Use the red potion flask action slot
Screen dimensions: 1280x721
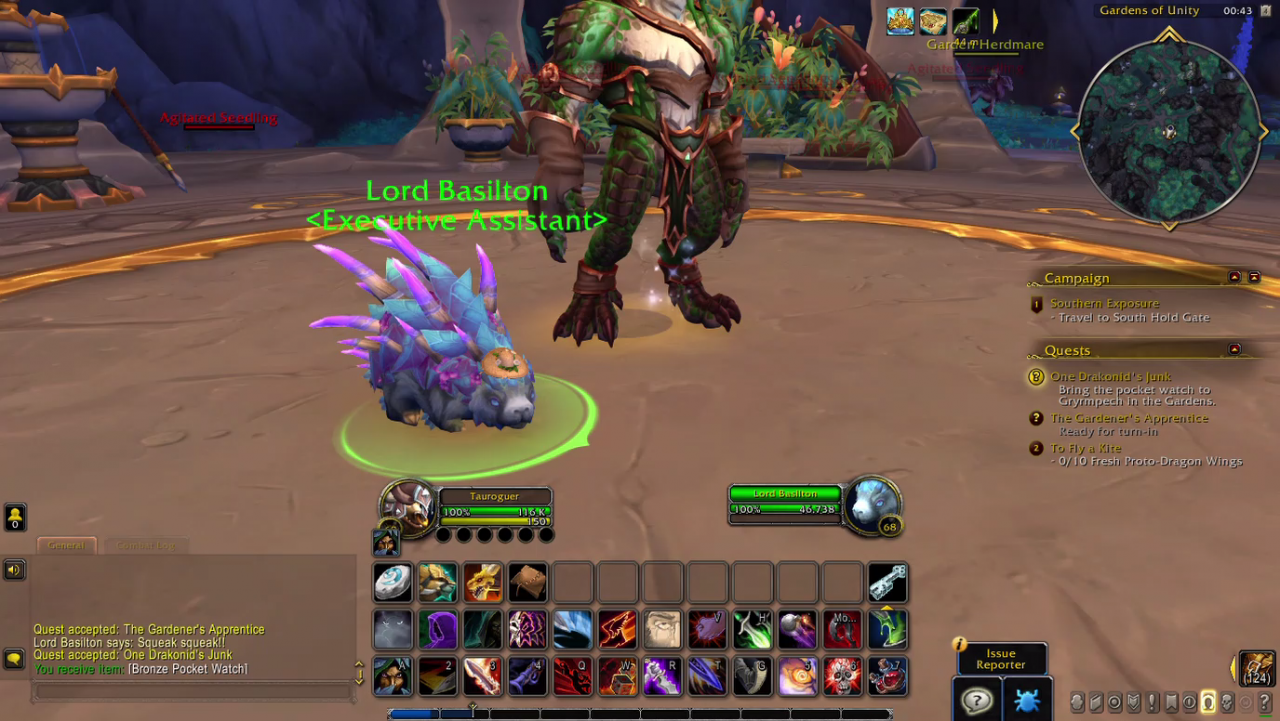click(x=888, y=676)
